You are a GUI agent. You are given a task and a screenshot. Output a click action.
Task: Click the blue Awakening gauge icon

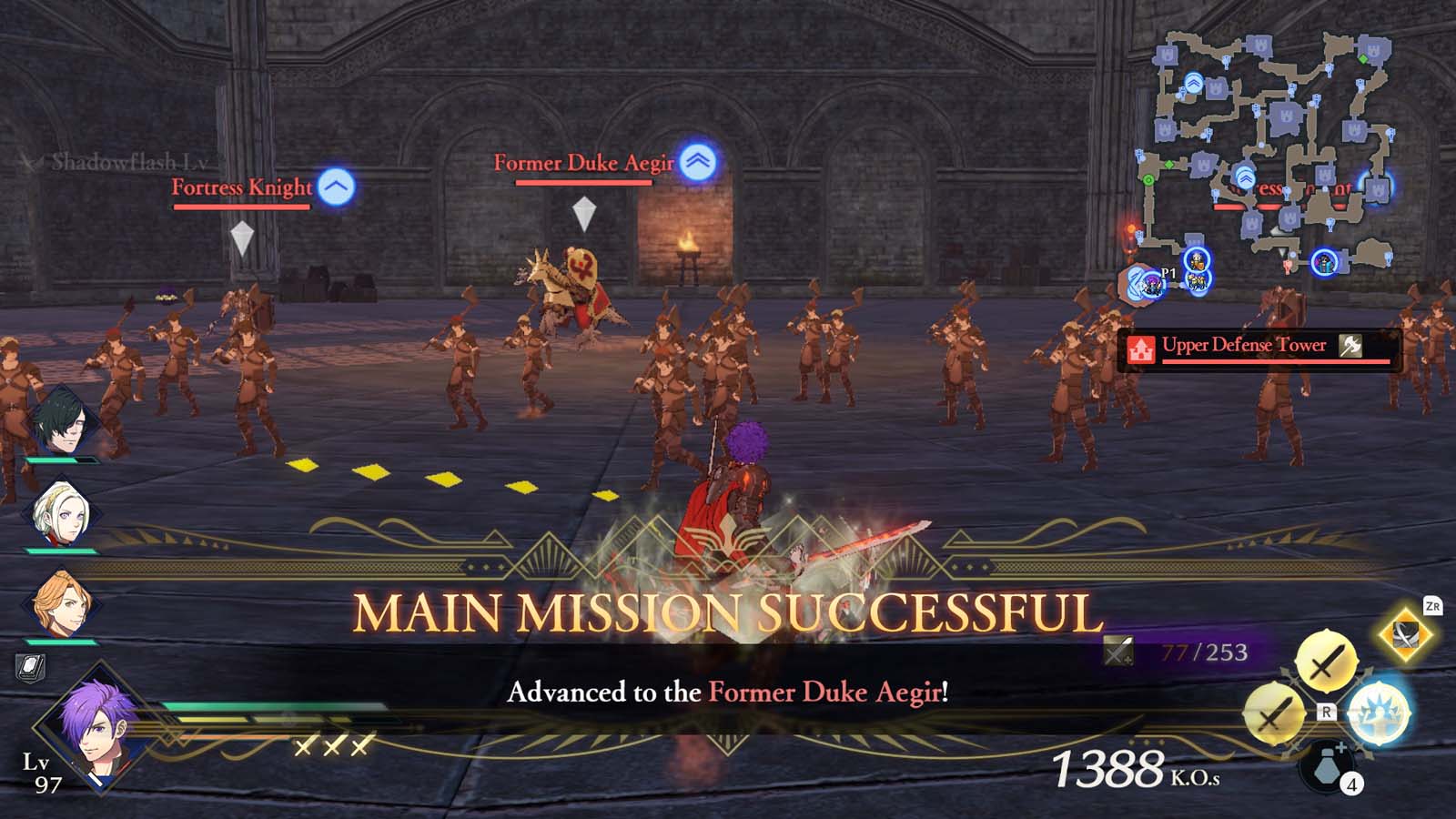tap(1377, 711)
